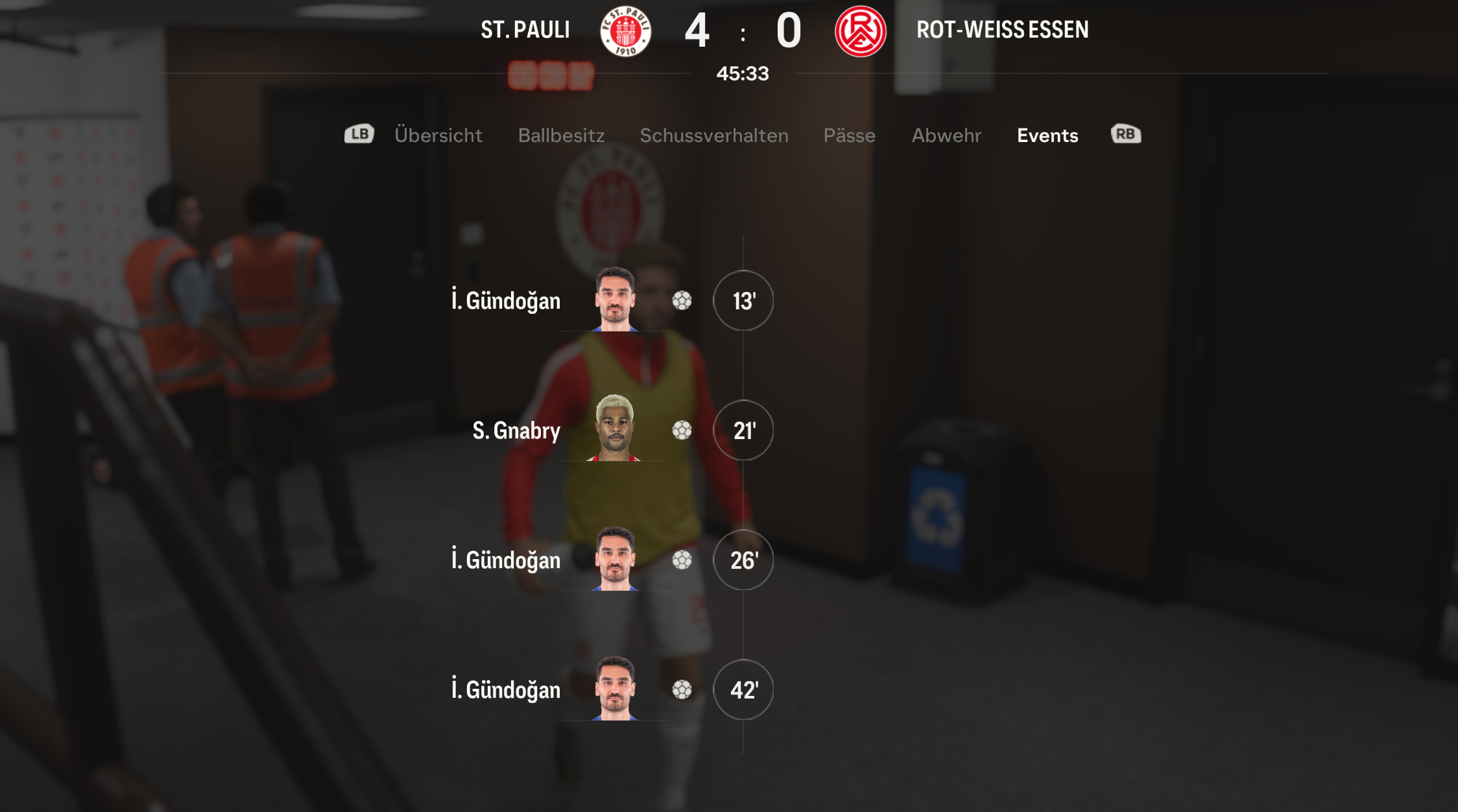1458x812 pixels.
Task: Select the 21' goal event marker
Action: click(x=743, y=430)
